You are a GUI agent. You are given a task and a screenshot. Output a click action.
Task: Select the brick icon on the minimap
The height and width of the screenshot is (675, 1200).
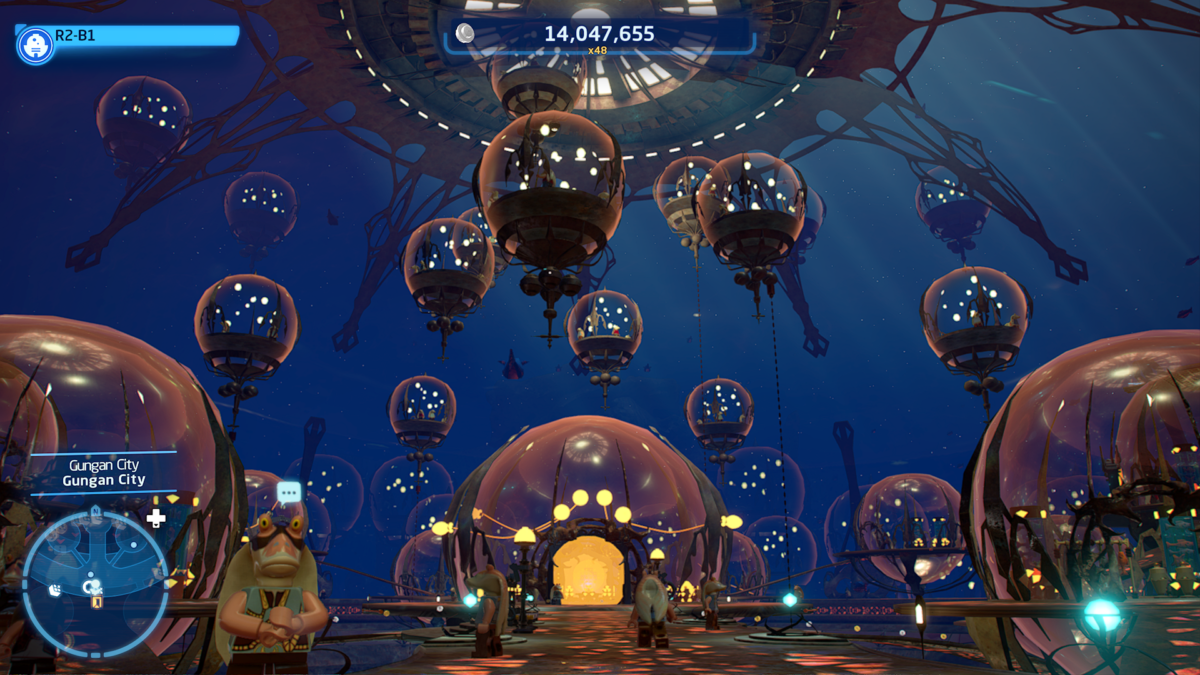coord(55,590)
